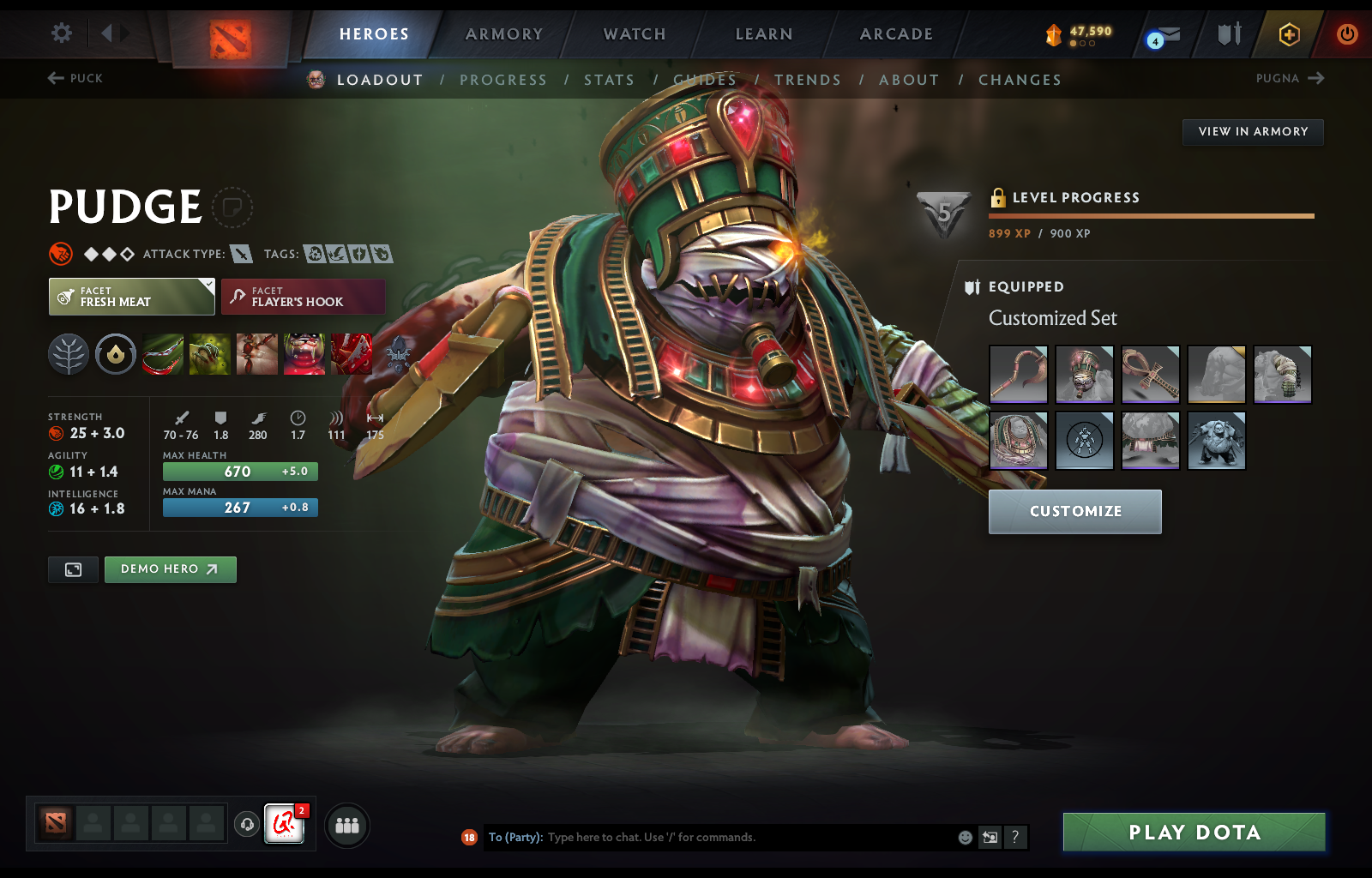Toggle full-body portrait view button
This screenshot has width=1372, height=878.
click(x=73, y=569)
